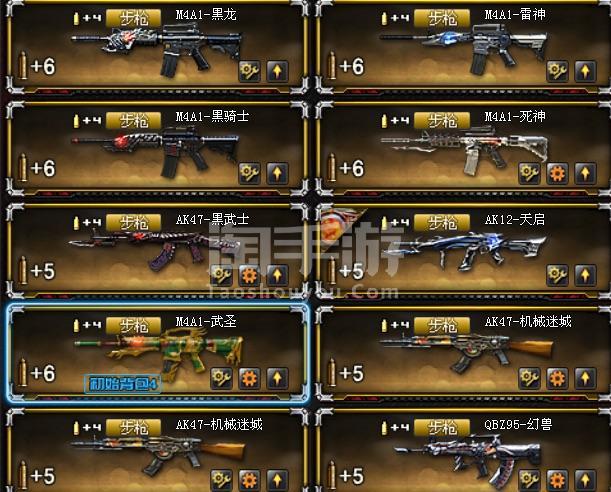Open the gear settings on AK47-黑武士
The width and height of the screenshot is (611, 492).
(249, 275)
